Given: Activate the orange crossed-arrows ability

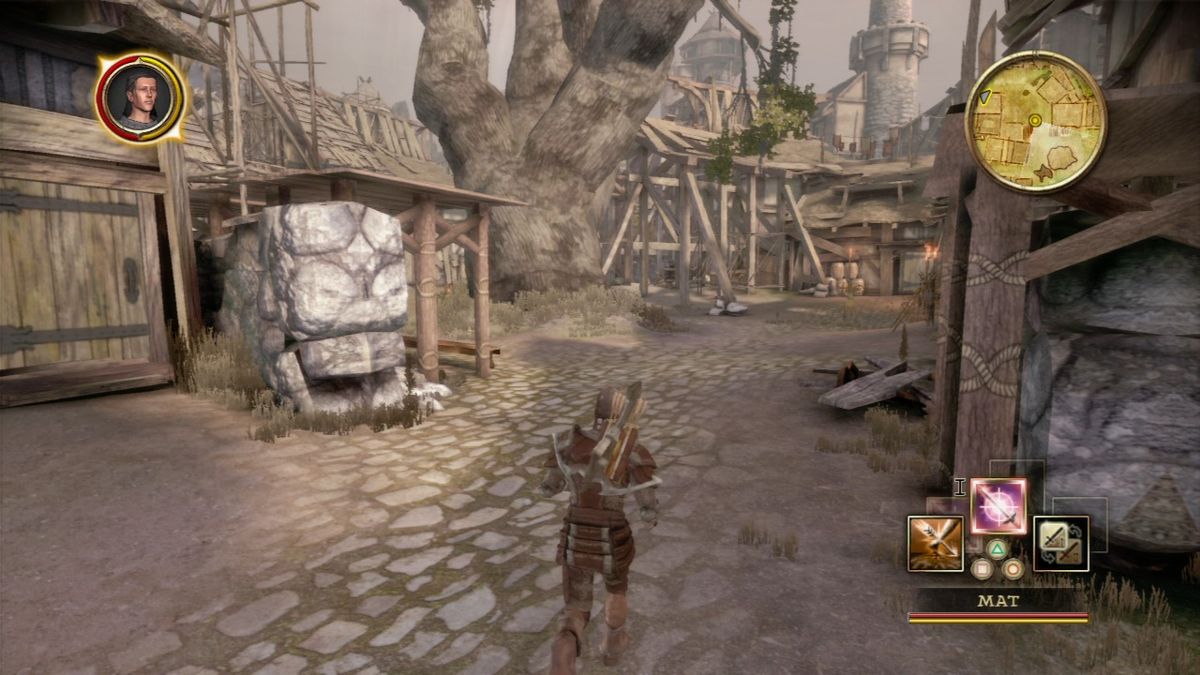Looking at the screenshot, I should pos(935,543).
